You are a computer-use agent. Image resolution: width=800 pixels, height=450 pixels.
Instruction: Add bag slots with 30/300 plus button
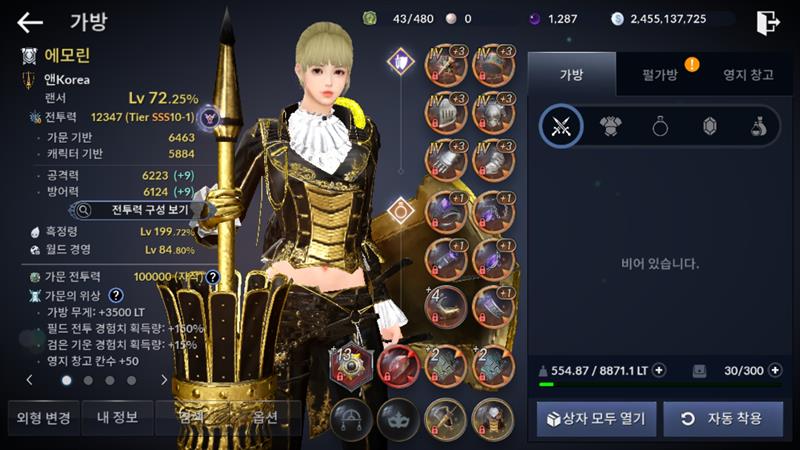(775, 370)
